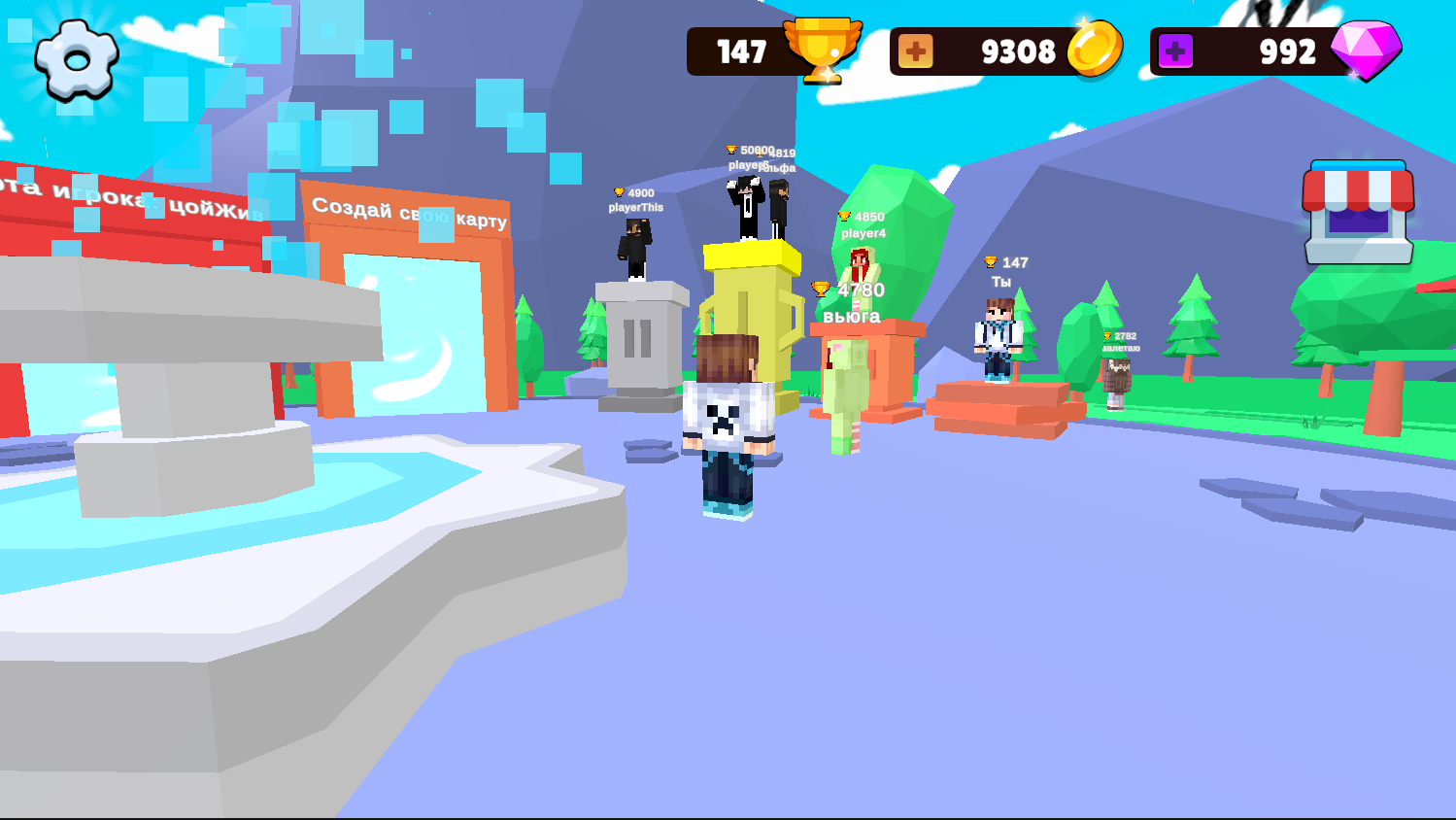
Task: Click the purple plus to buy gems
Action: tap(1175, 51)
